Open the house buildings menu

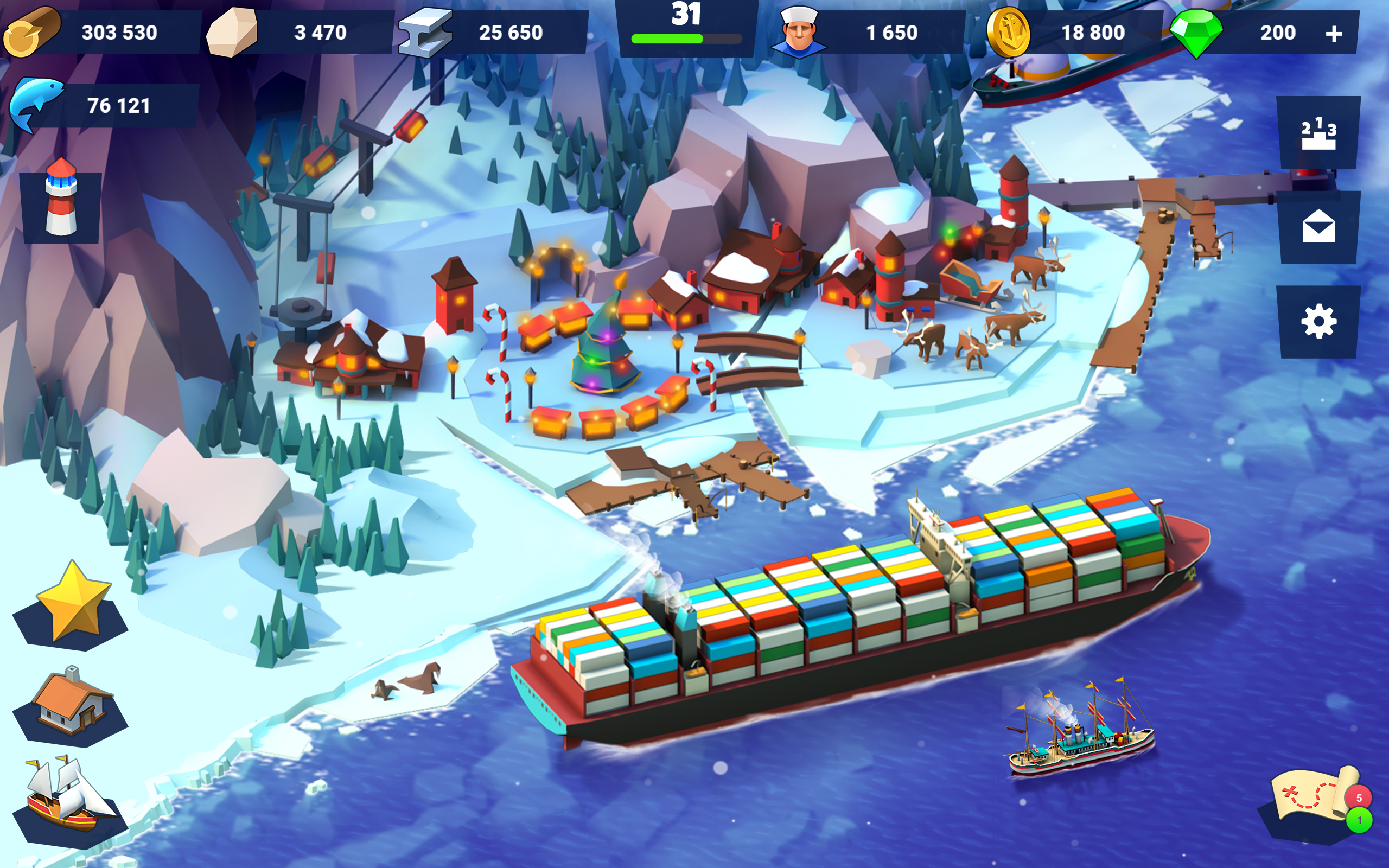[x=71, y=701]
